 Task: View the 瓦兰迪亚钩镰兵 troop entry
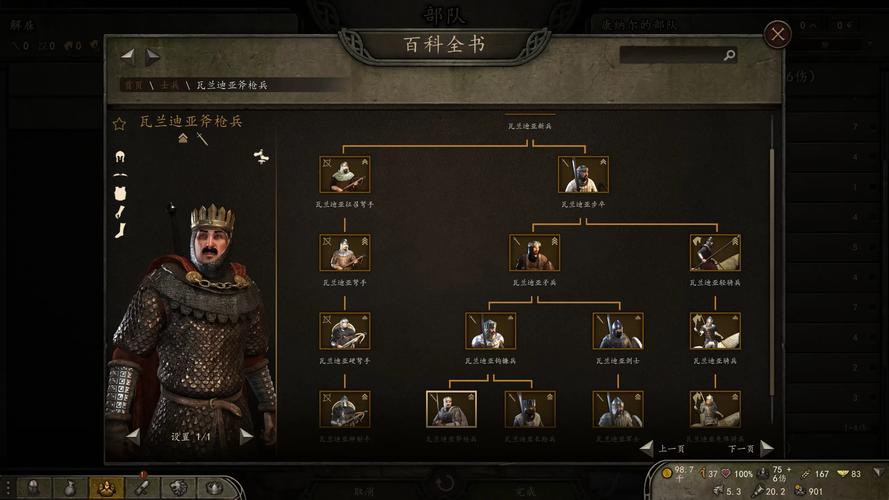[x=490, y=331]
